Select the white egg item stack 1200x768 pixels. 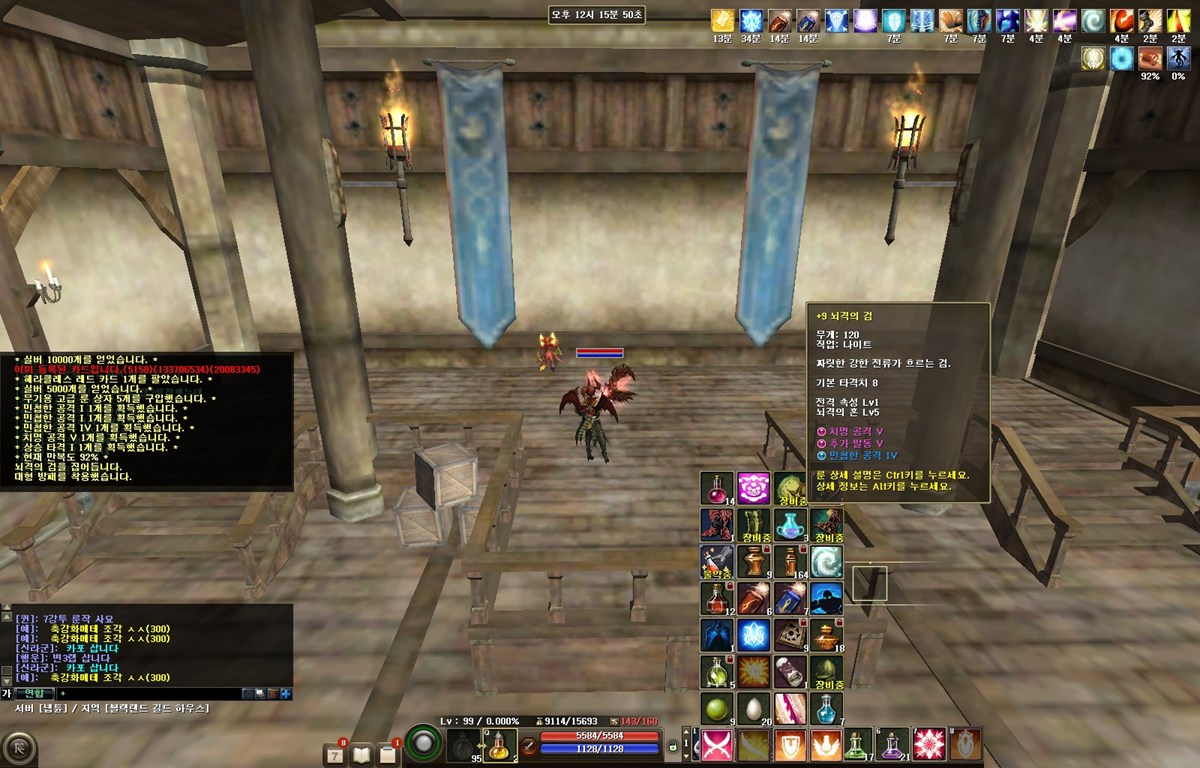[x=753, y=709]
